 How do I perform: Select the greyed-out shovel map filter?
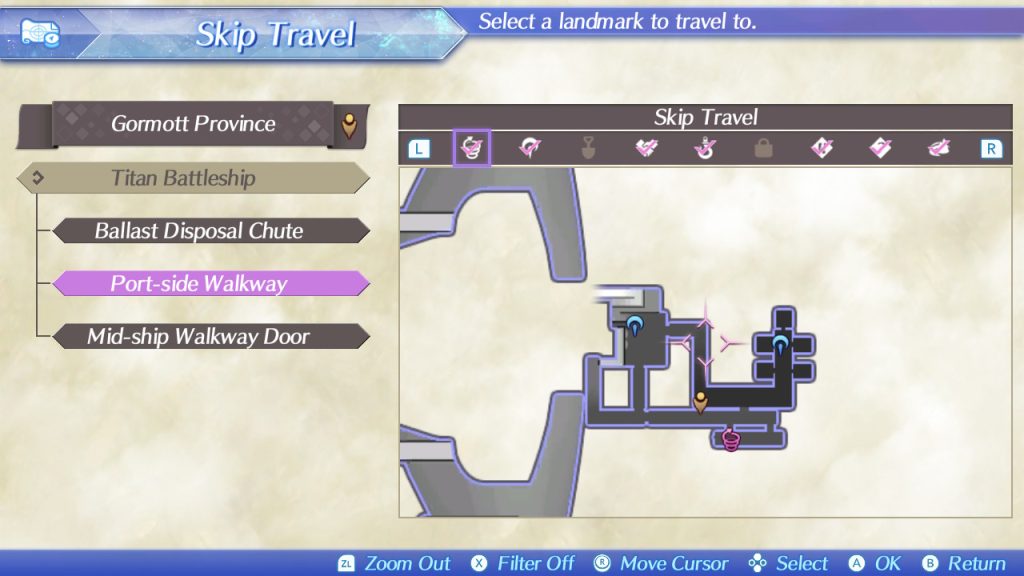click(587, 149)
